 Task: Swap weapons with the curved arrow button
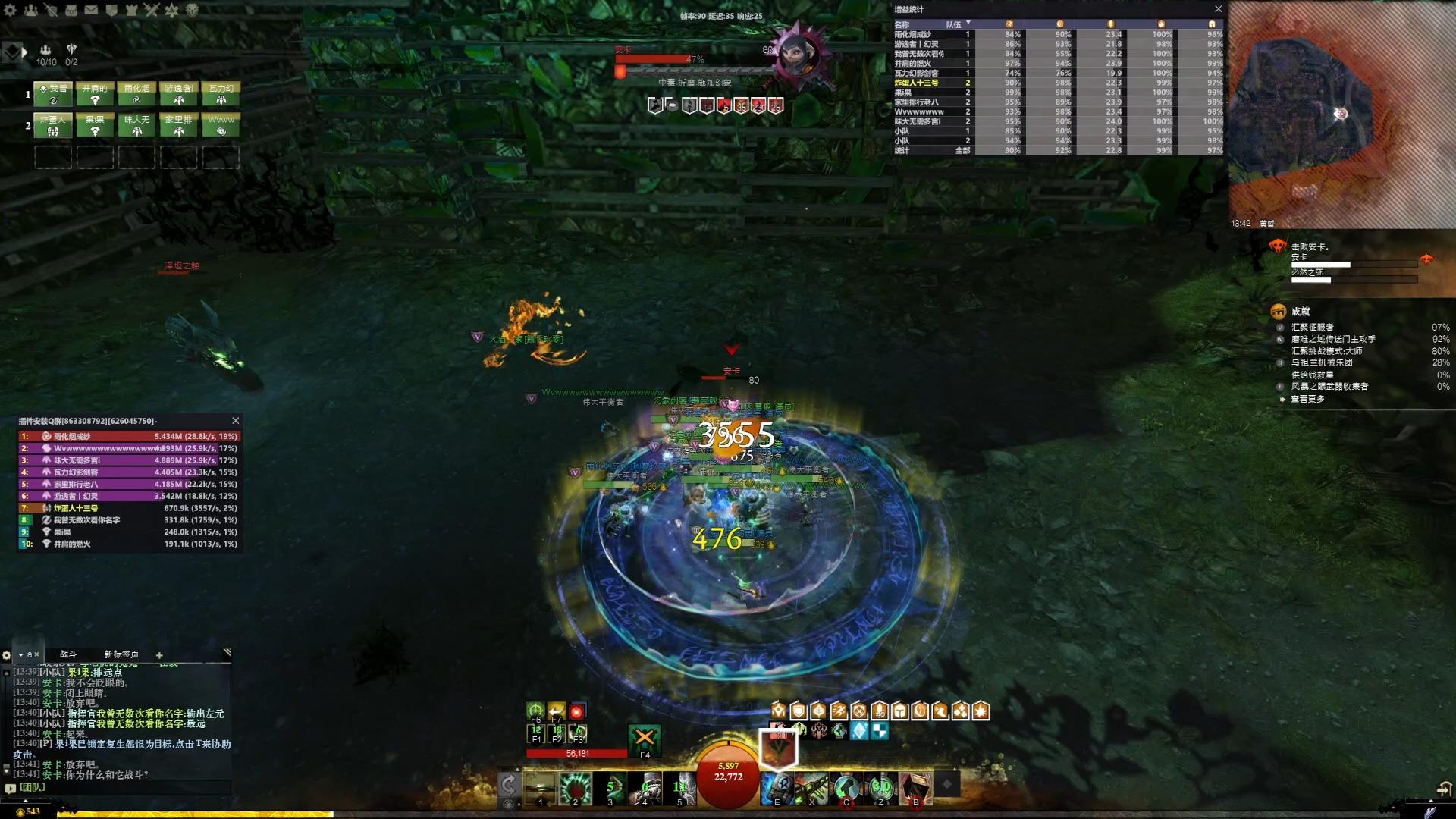[x=509, y=785]
